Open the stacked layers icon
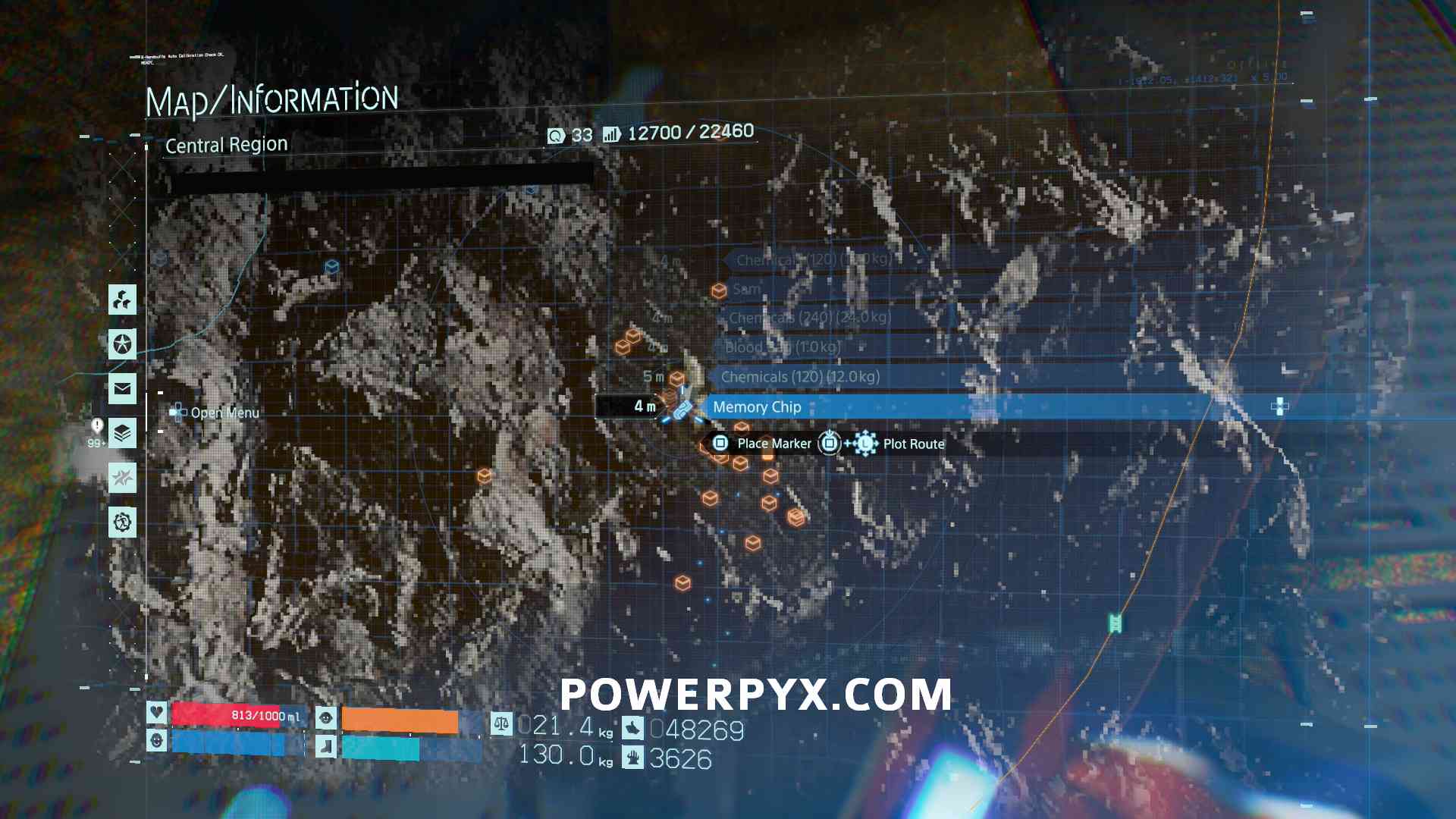Screen dimensions: 1456x819 122,434
